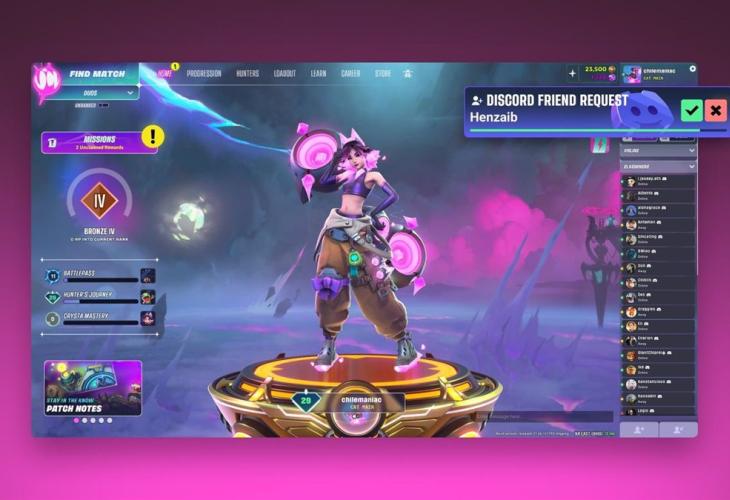Click the Bronze IV rank emblem

pos(99,200)
